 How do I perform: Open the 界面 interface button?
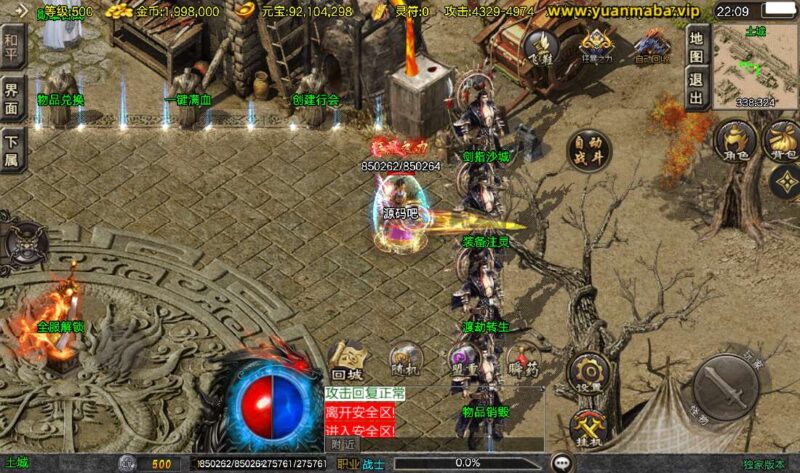(x=12, y=94)
